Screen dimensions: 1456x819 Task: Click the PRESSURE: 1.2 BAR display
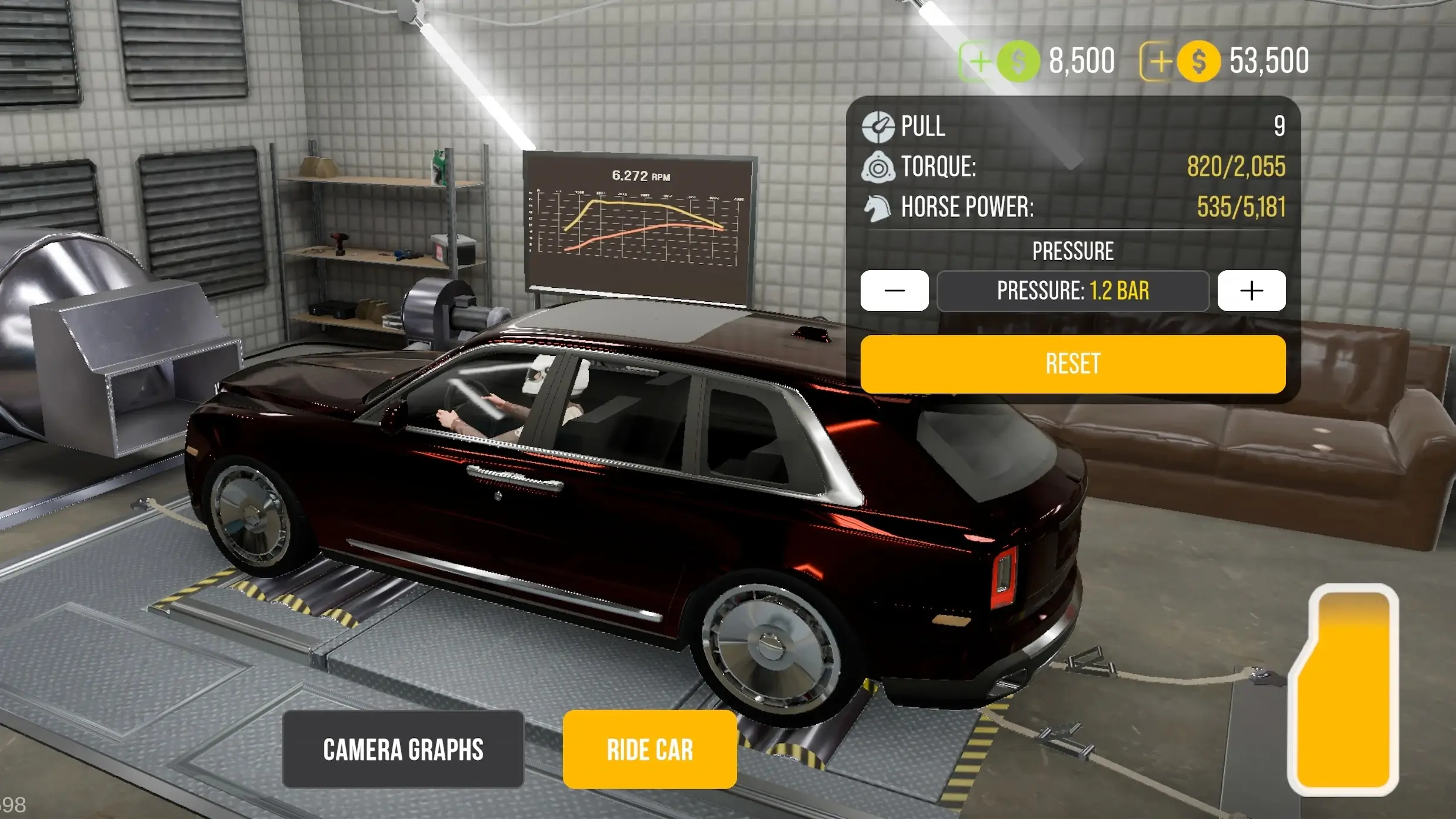coord(1073,291)
